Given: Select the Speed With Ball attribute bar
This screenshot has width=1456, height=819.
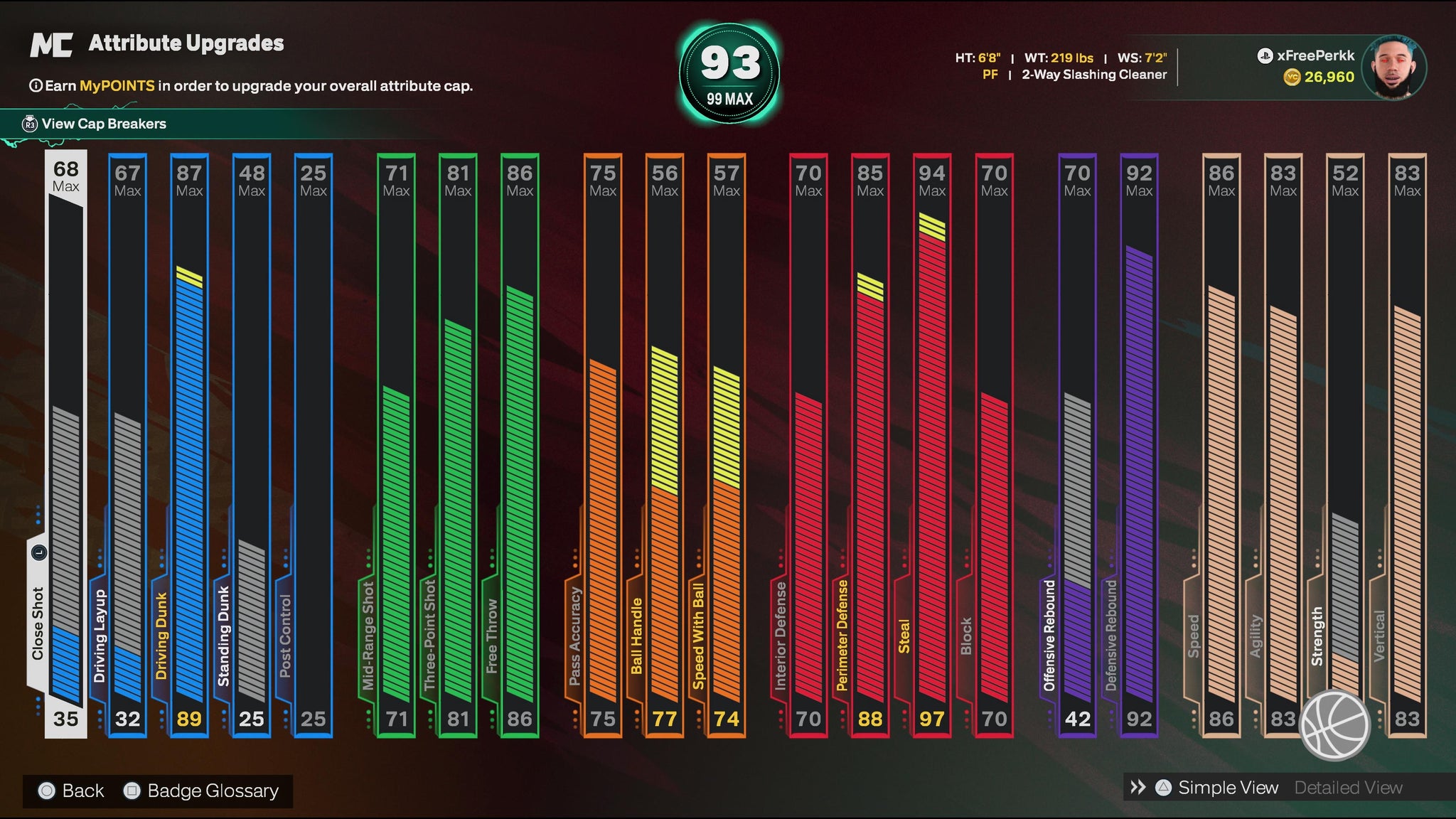Looking at the screenshot, I should pyautogui.click(x=727, y=444).
